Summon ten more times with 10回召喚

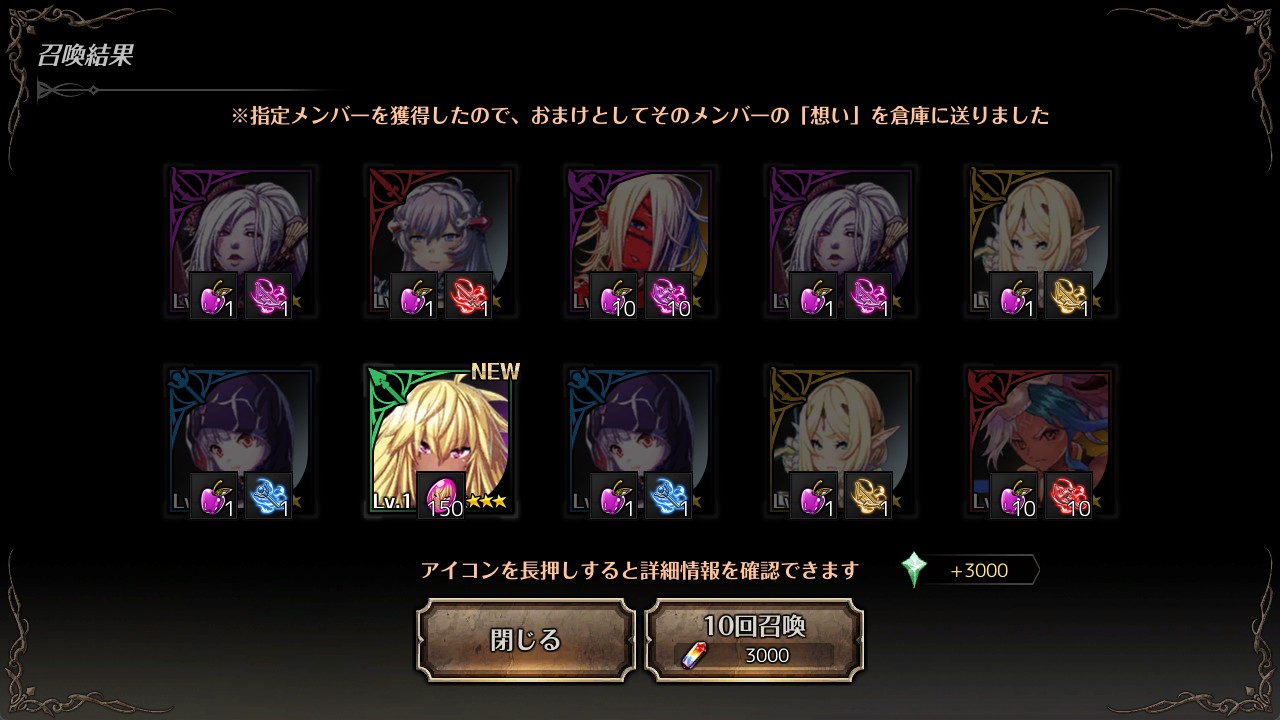754,640
